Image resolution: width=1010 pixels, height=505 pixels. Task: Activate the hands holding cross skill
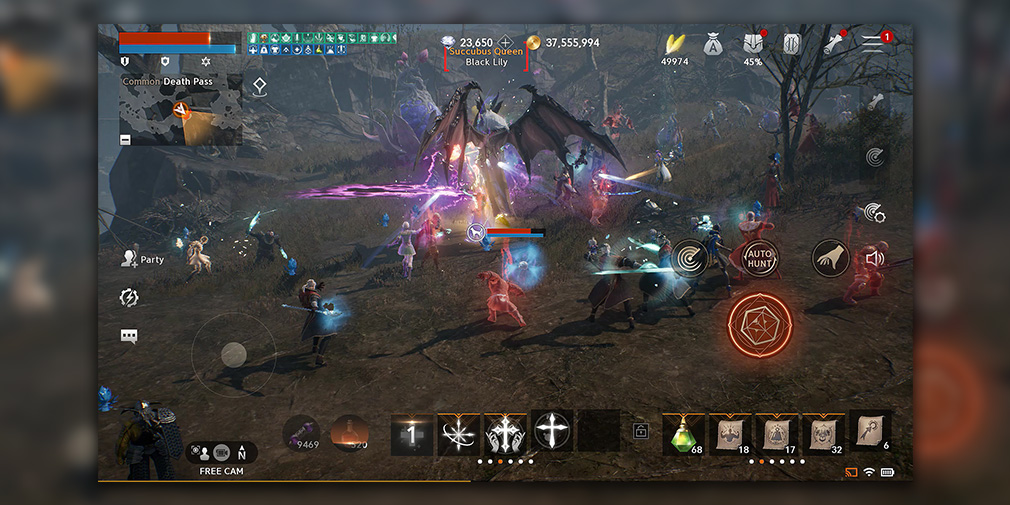tap(505, 433)
